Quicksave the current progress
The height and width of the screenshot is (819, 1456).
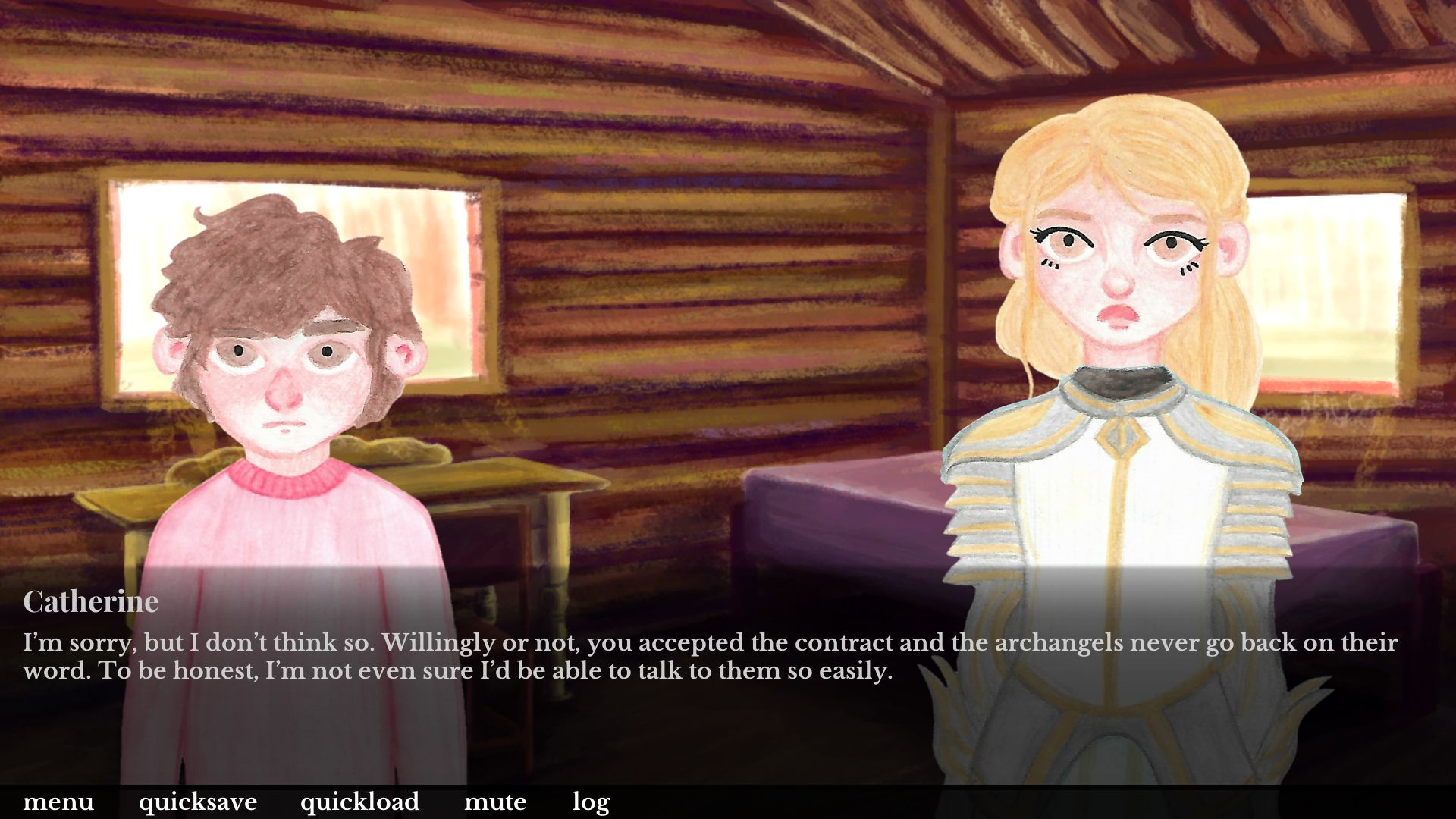click(x=198, y=802)
